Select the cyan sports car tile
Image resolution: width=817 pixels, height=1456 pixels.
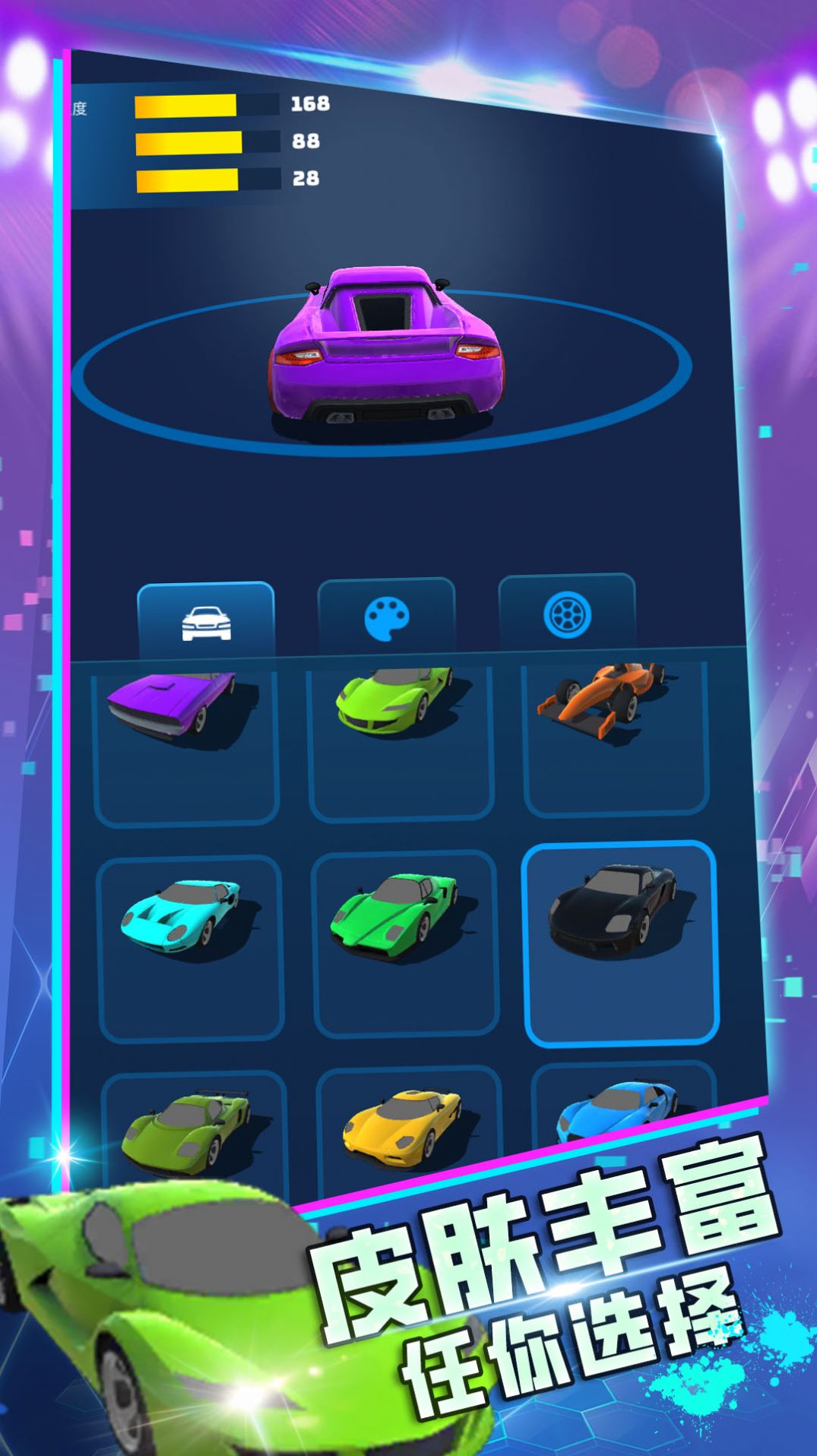[x=191, y=947]
